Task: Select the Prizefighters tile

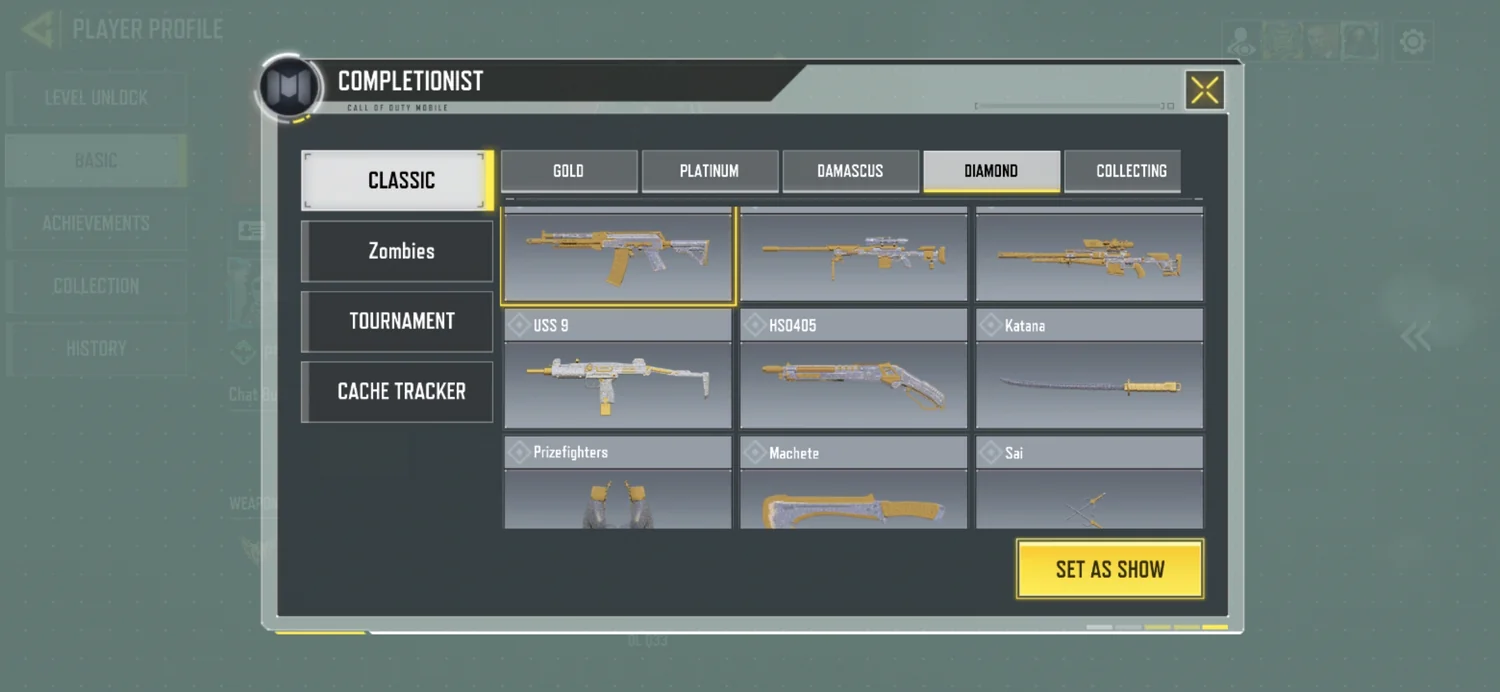Action: [618, 484]
